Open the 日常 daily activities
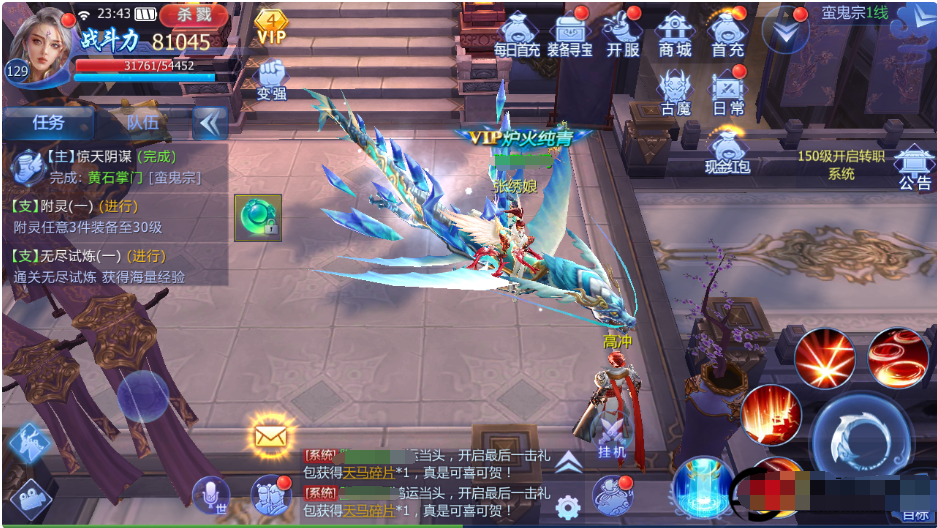 728,92
